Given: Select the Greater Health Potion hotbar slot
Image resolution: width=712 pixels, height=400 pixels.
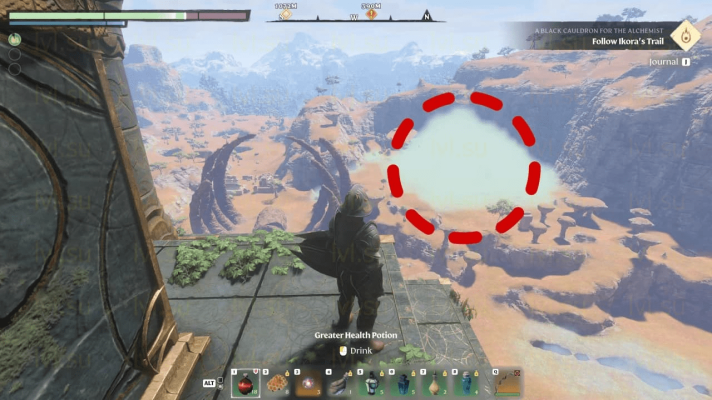Looking at the screenshot, I should point(245,383).
